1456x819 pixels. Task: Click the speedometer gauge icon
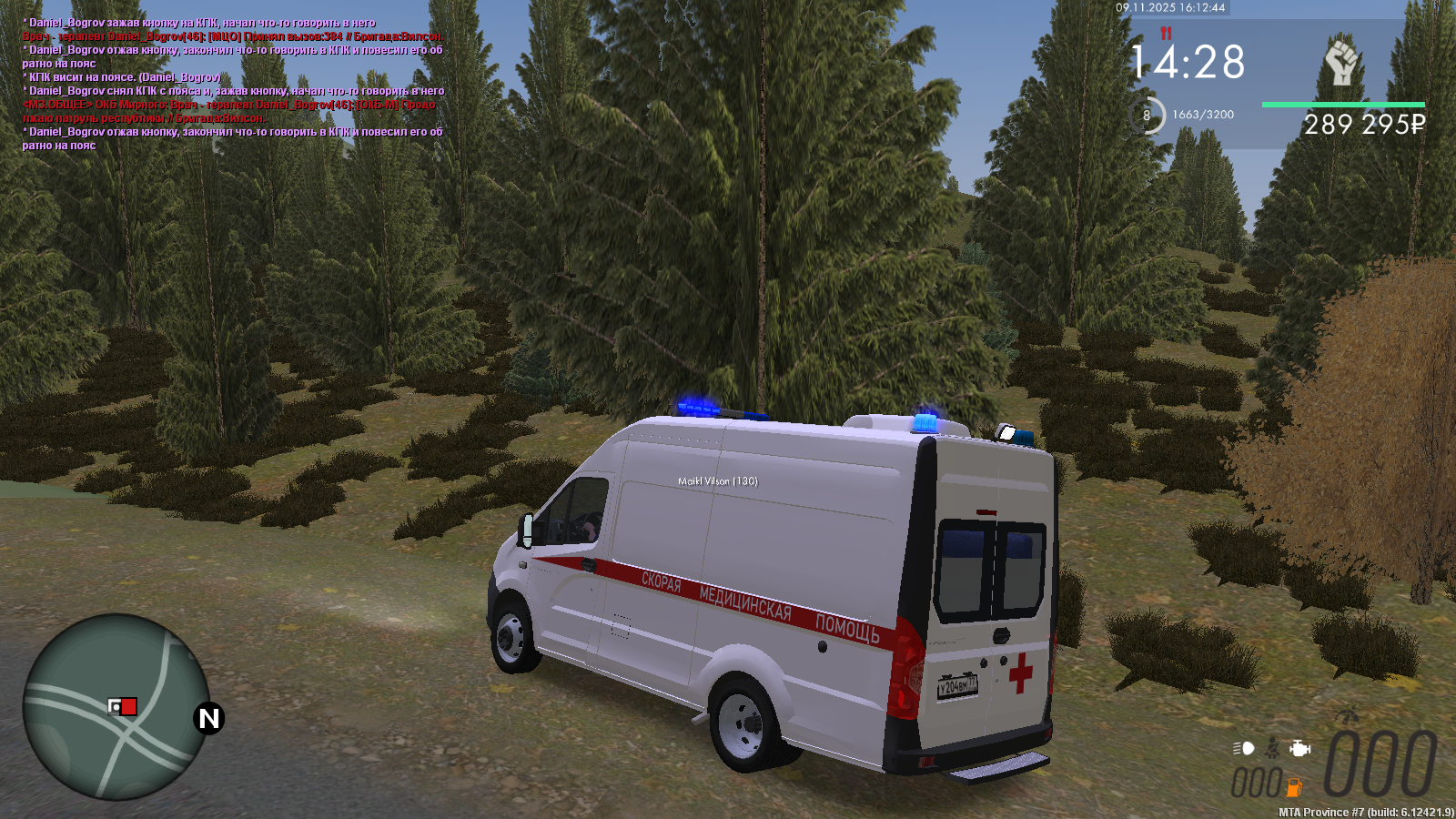tap(1349, 716)
